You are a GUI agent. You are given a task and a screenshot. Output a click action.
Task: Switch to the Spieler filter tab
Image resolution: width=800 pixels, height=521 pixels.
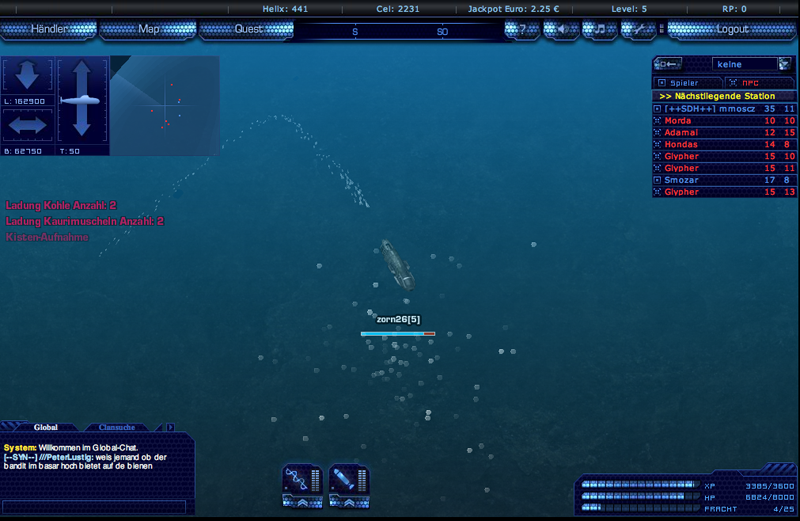684,82
